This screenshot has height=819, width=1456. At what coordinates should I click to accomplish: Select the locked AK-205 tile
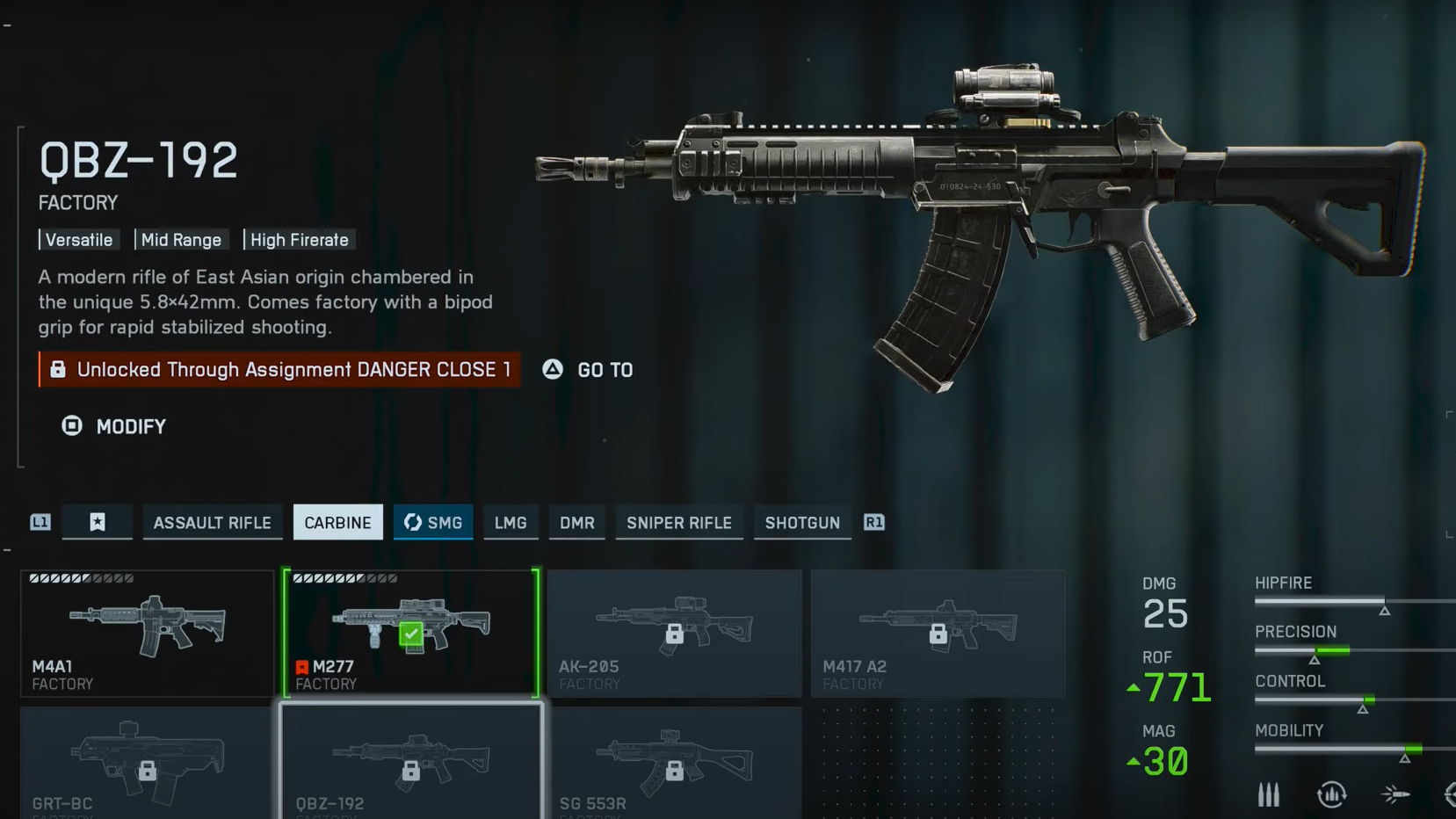[x=674, y=634]
